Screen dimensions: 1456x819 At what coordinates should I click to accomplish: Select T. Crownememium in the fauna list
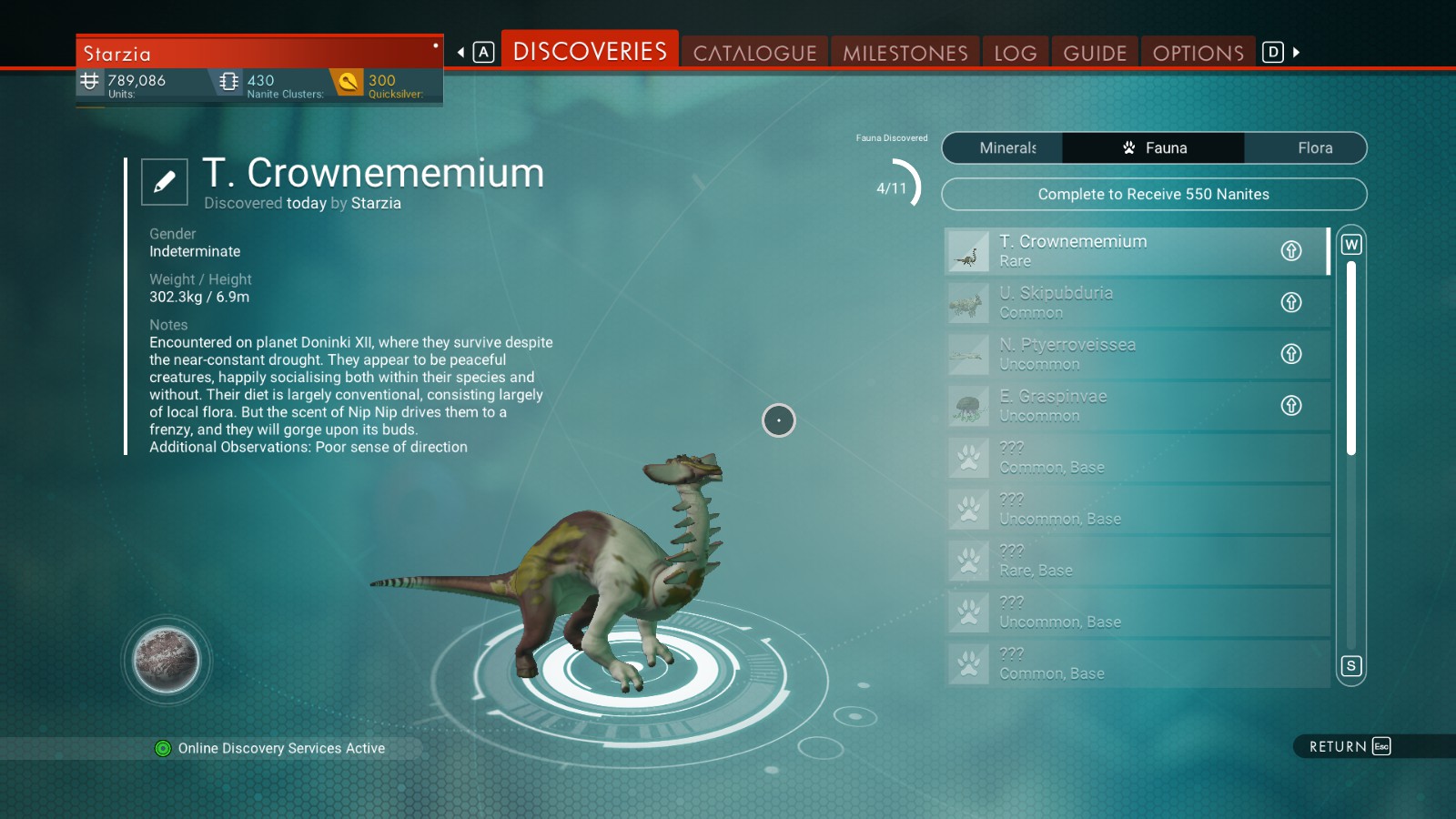click(x=1119, y=251)
